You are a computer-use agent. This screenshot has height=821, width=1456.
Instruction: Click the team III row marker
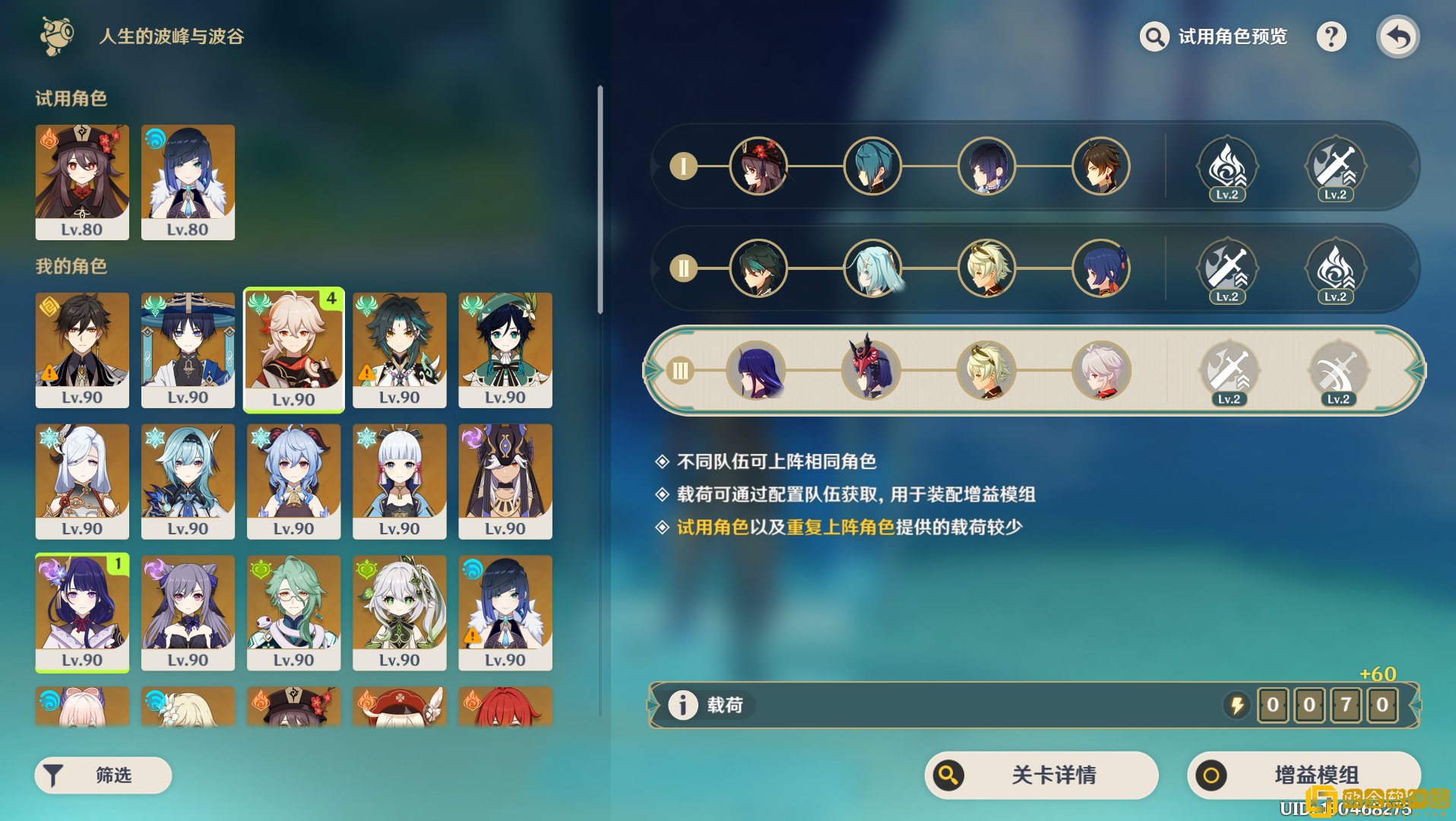tap(680, 370)
